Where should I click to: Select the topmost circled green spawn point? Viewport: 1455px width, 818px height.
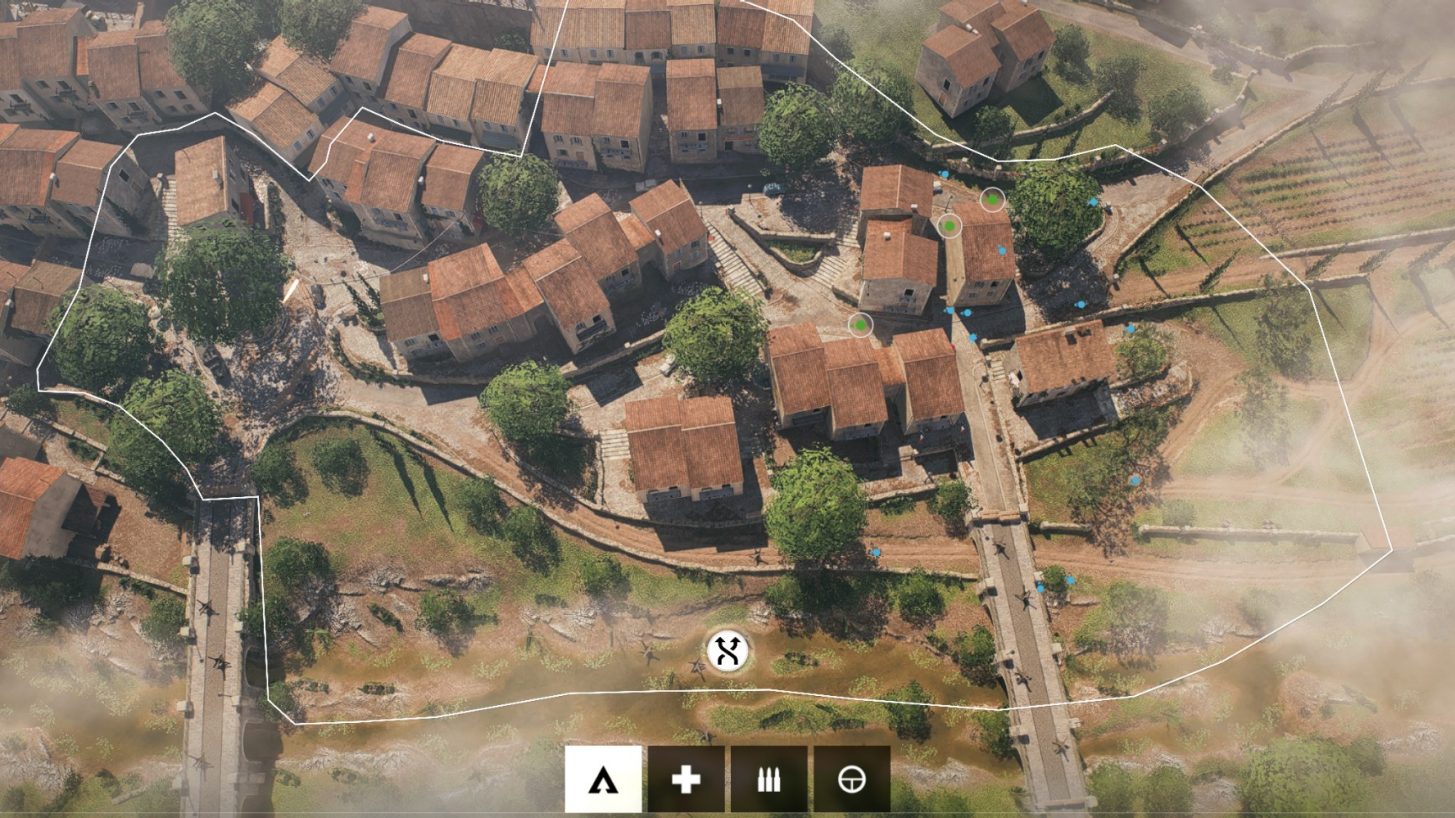(x=991, y=200)
